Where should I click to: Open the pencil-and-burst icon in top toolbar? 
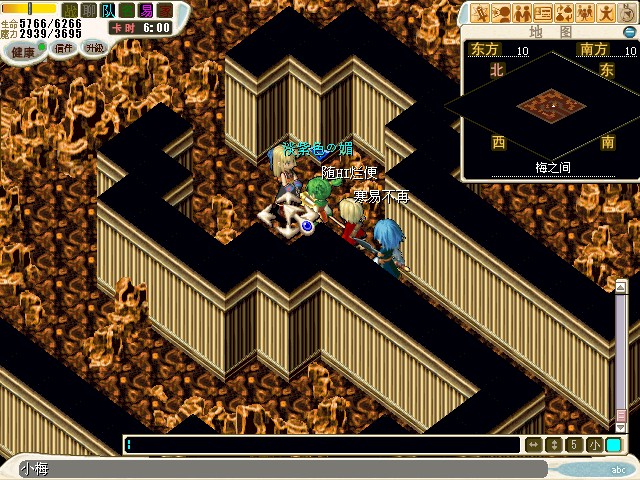click(x=479, y=13)
